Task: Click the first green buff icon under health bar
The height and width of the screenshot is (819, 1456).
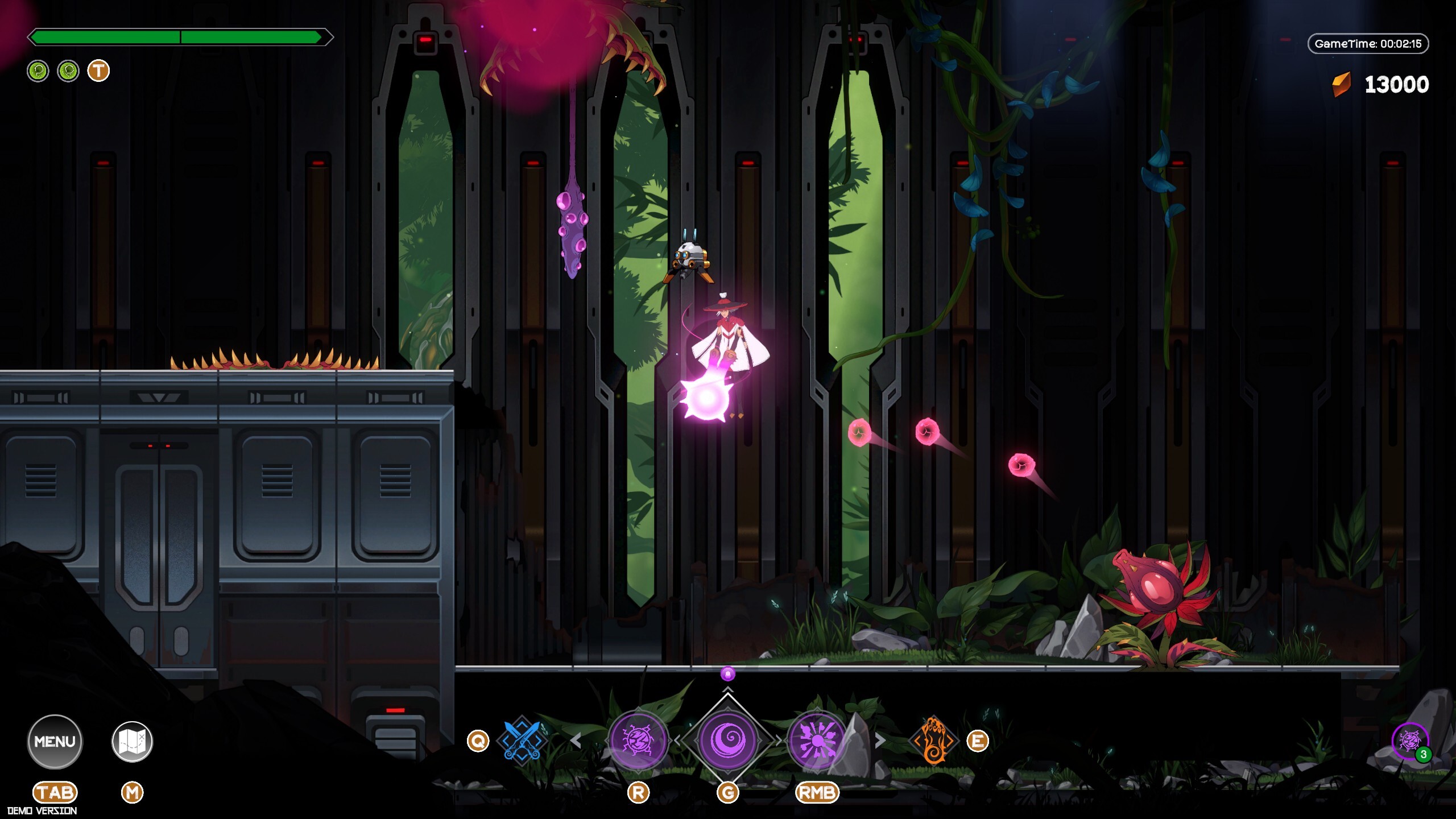Action: [x=38, y=72]
